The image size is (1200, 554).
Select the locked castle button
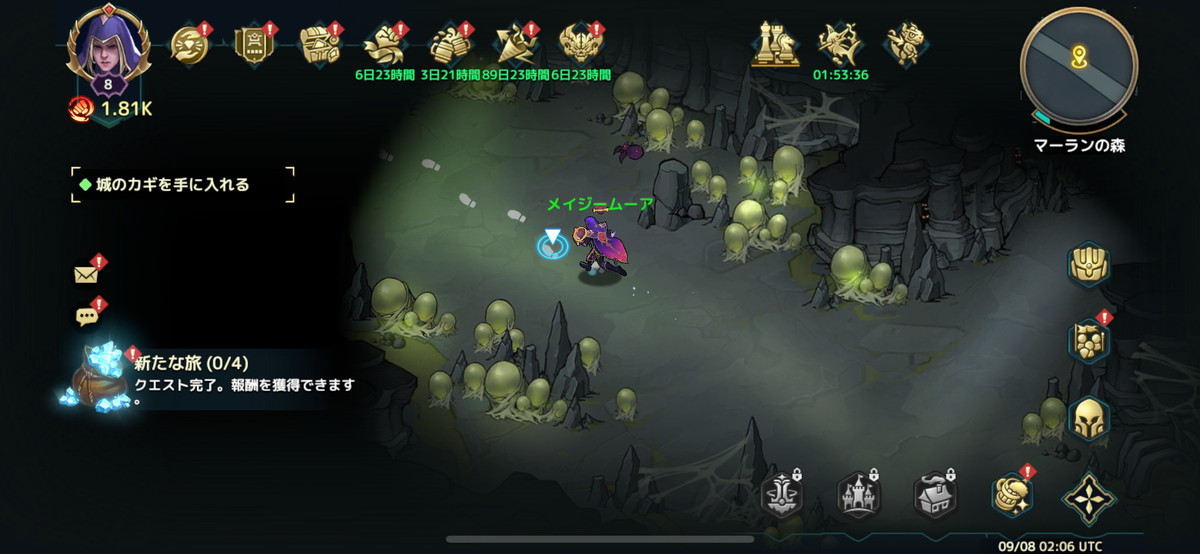pos(860,494)
